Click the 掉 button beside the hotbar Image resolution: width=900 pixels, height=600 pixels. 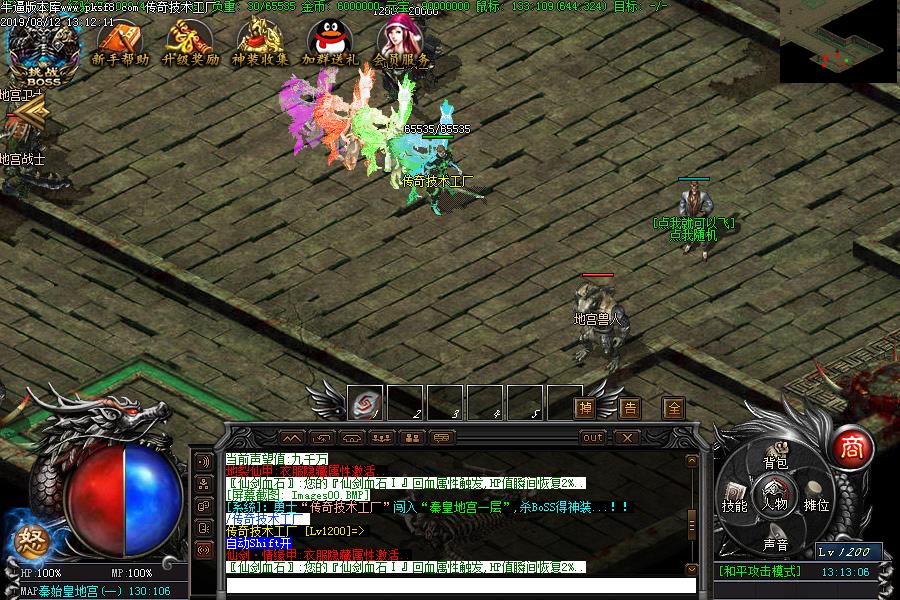coord(587,407)
